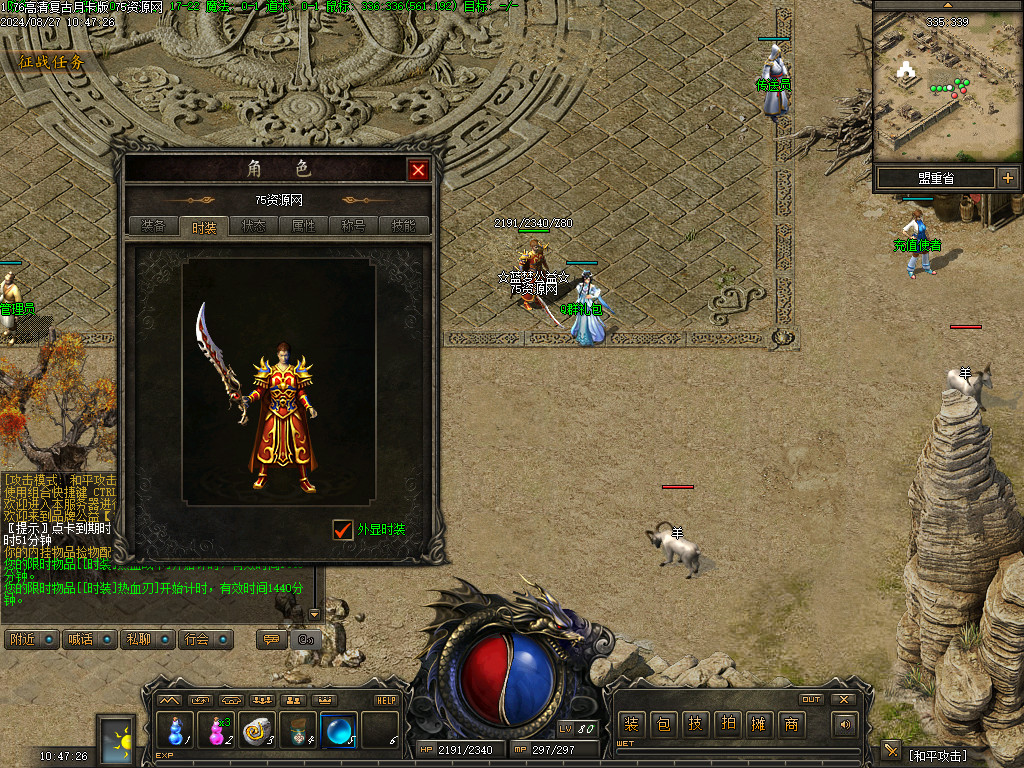Toggle the 外显时装 checkbox
The width and height of the screenshot is (1024, 768).
pyautogui.click(x=343, y=529)
